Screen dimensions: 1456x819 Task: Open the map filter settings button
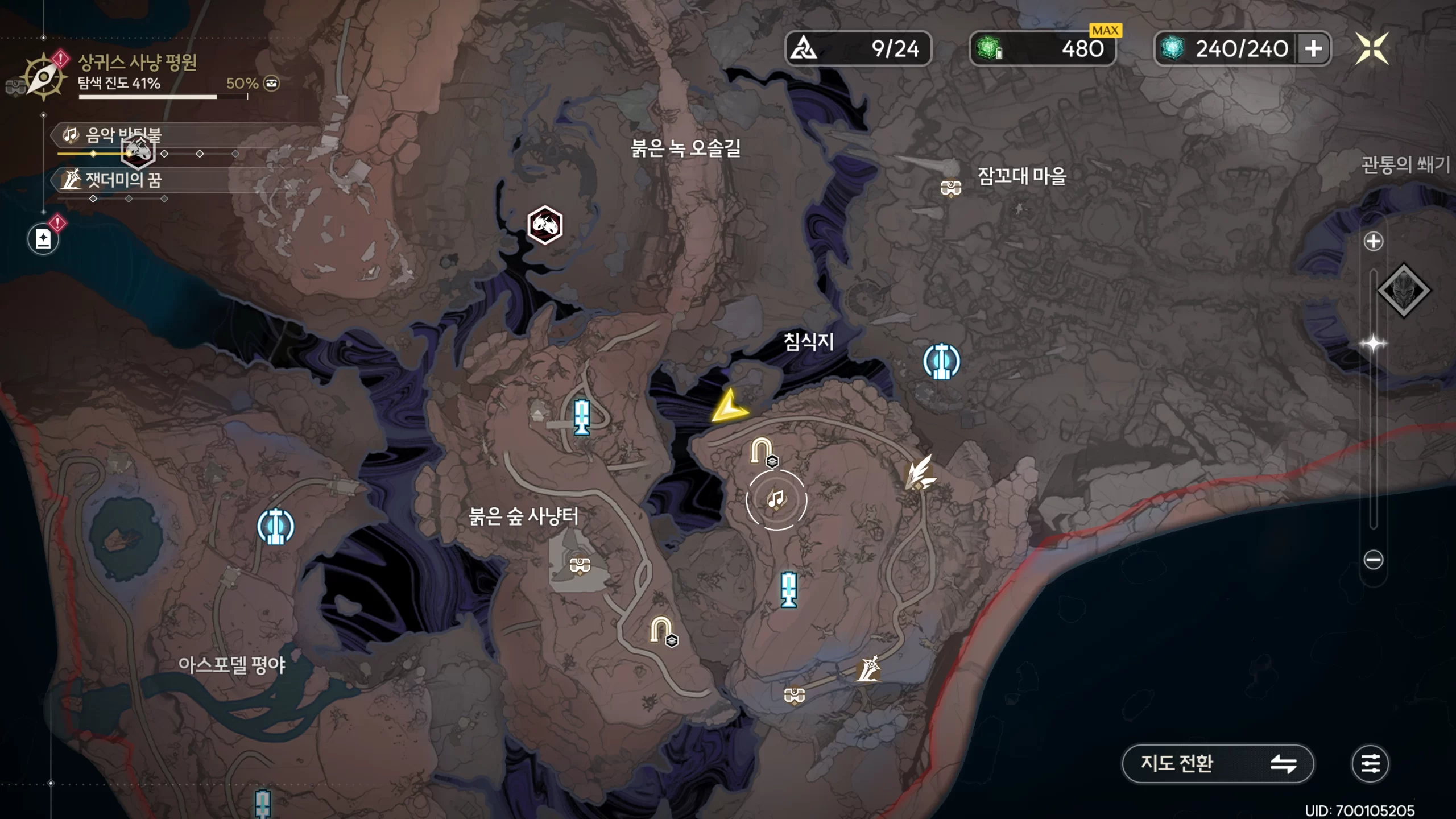click(x=1370, y=763)
